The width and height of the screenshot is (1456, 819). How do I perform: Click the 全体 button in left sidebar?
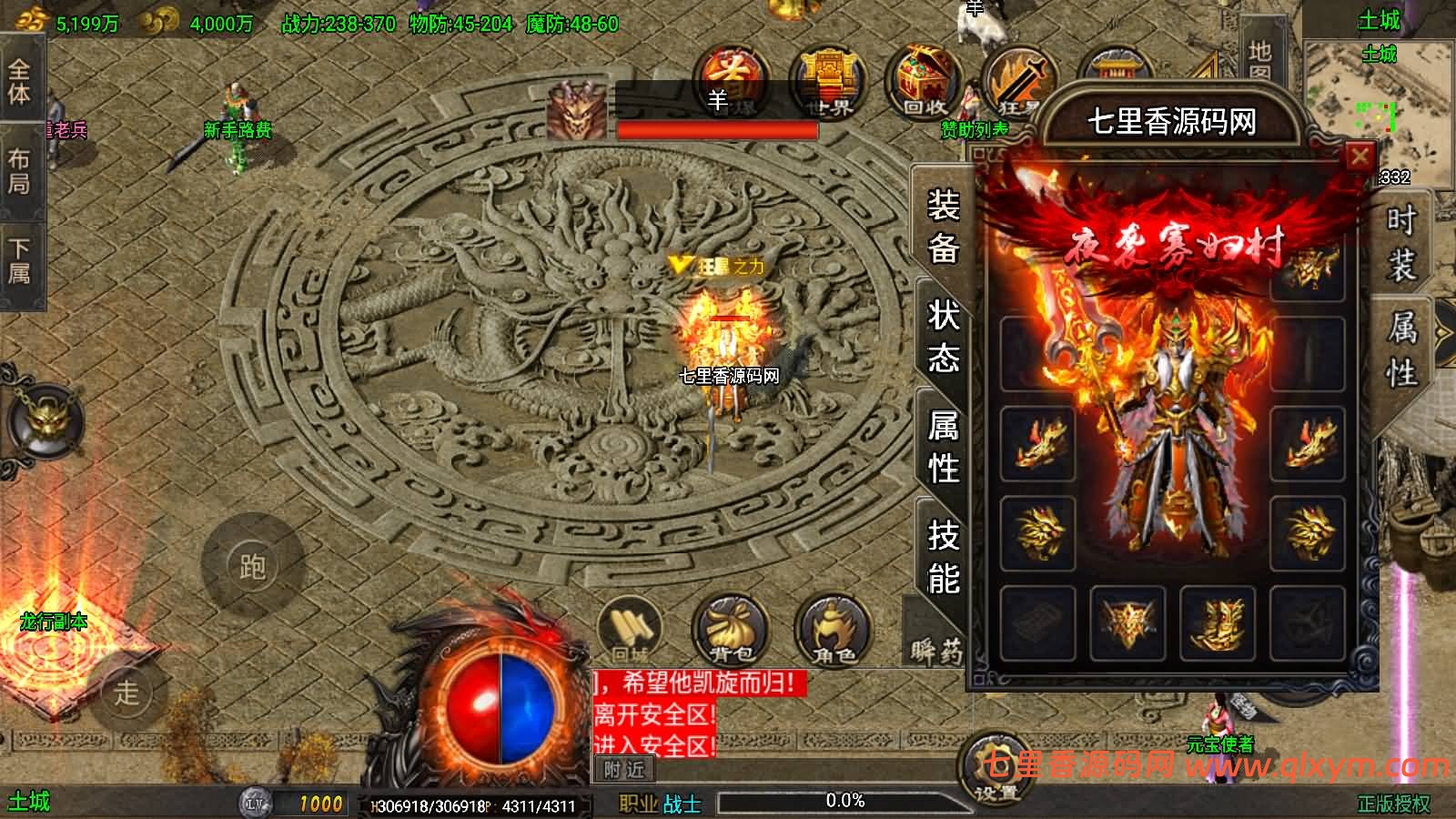click(20, 82)
